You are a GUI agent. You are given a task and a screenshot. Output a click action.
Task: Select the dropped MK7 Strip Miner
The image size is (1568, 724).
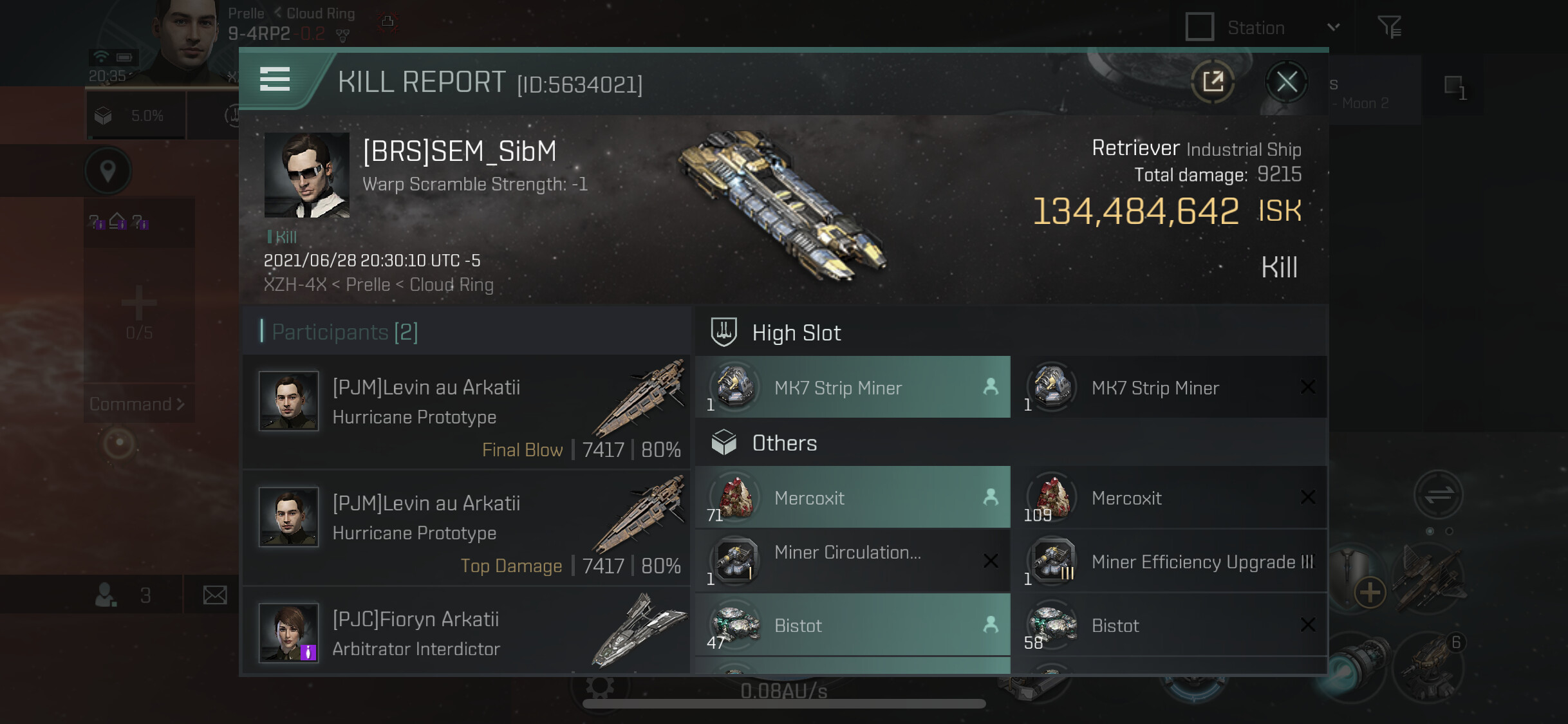tap(852, 387)
